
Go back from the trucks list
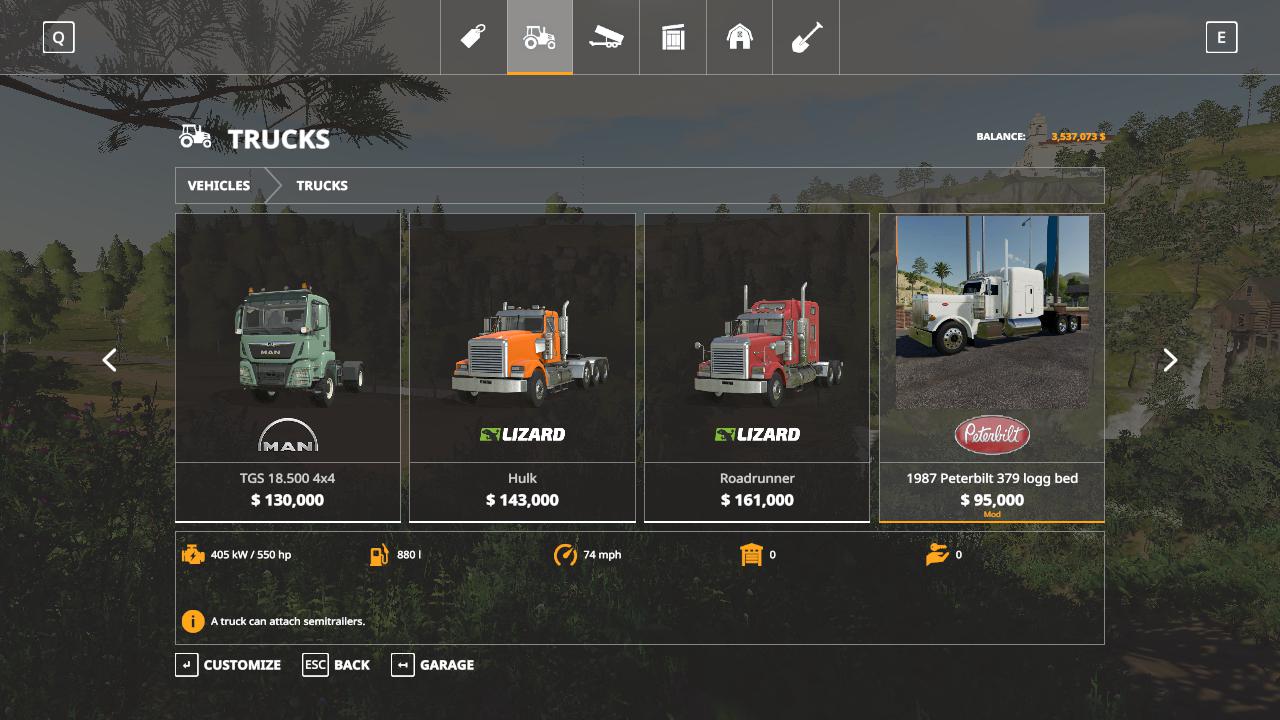tap(337, 665)
